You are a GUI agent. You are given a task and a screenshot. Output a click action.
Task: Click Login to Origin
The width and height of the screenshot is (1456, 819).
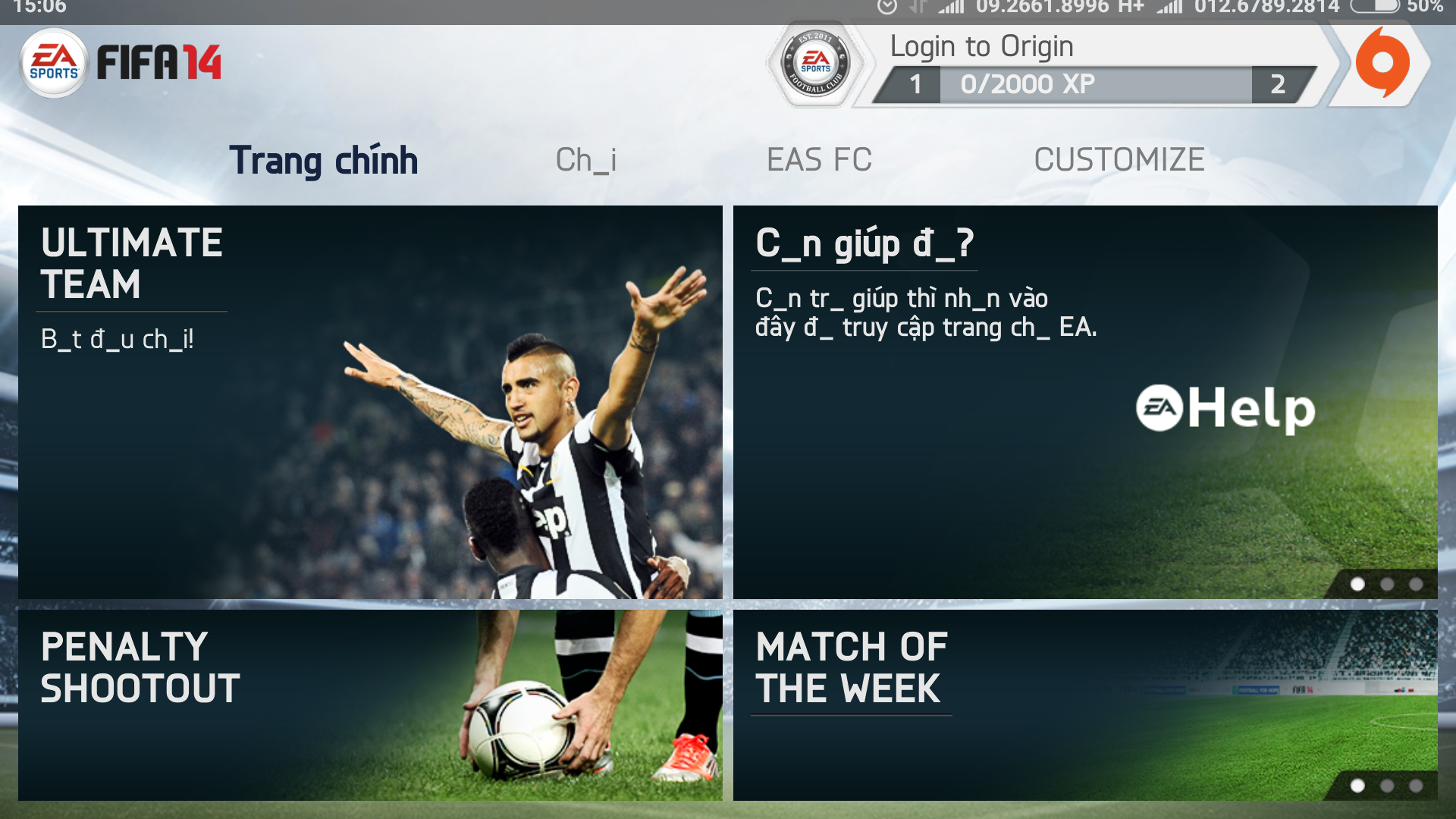pyautogui.click(x=981, y=47)
